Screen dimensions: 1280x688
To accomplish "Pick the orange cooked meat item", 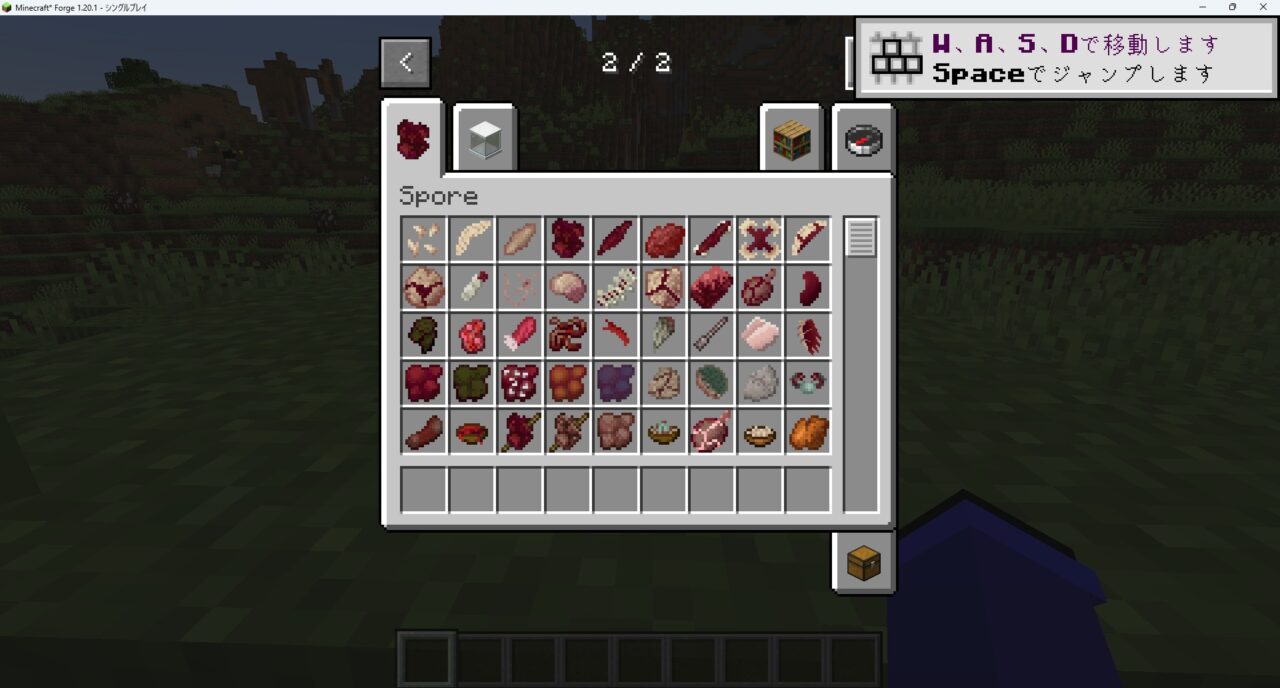I will [x=808, y=431].
